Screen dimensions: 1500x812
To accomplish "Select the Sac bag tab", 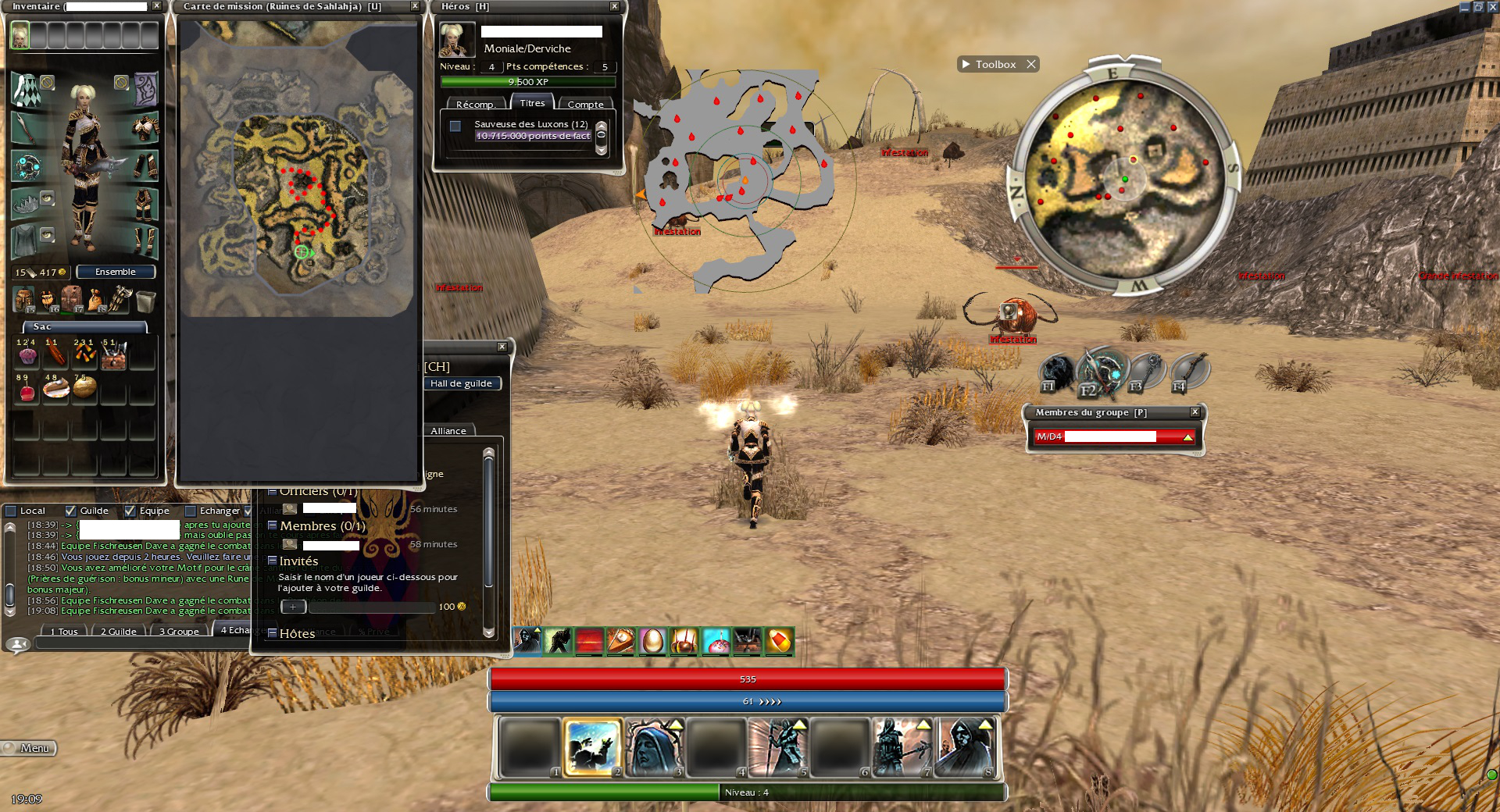I will click(84, 327).
